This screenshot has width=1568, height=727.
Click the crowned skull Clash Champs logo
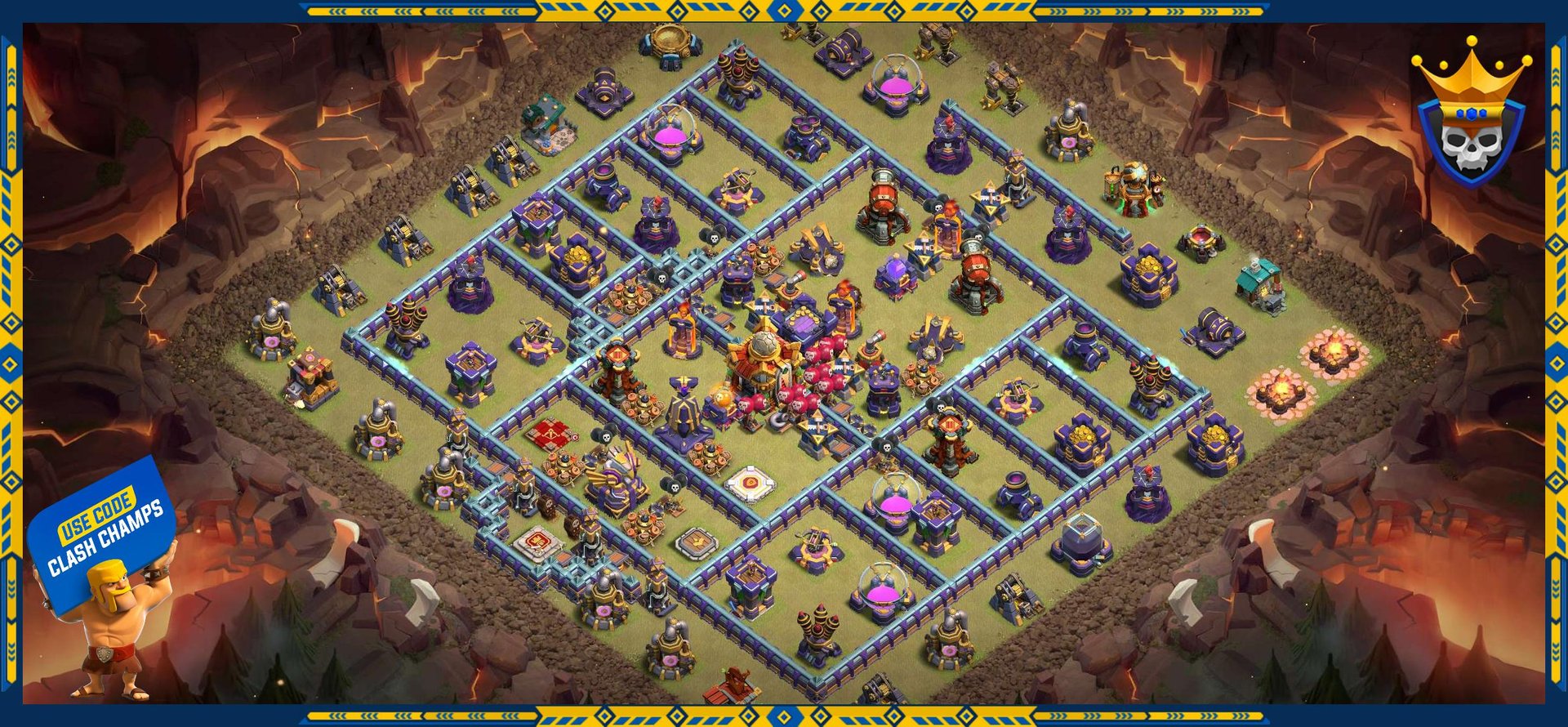(1471, 114)
